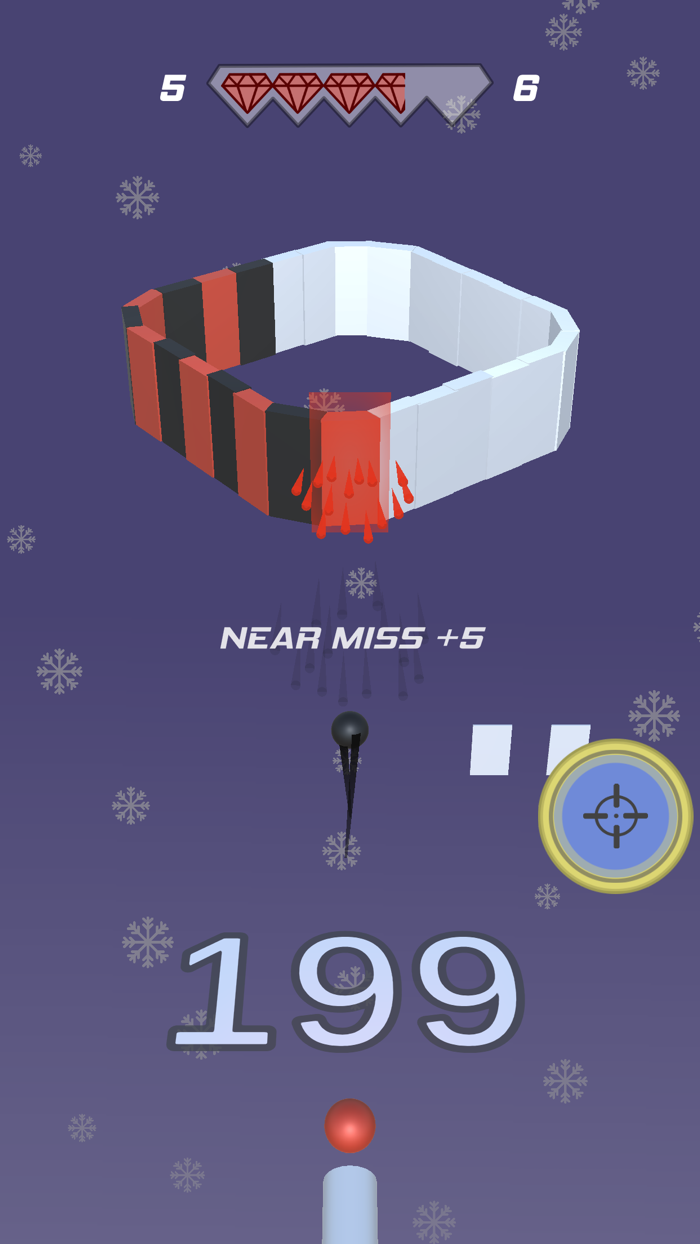Tap the crosshair aim button
700x1244 pixels.
coord(615,816)
